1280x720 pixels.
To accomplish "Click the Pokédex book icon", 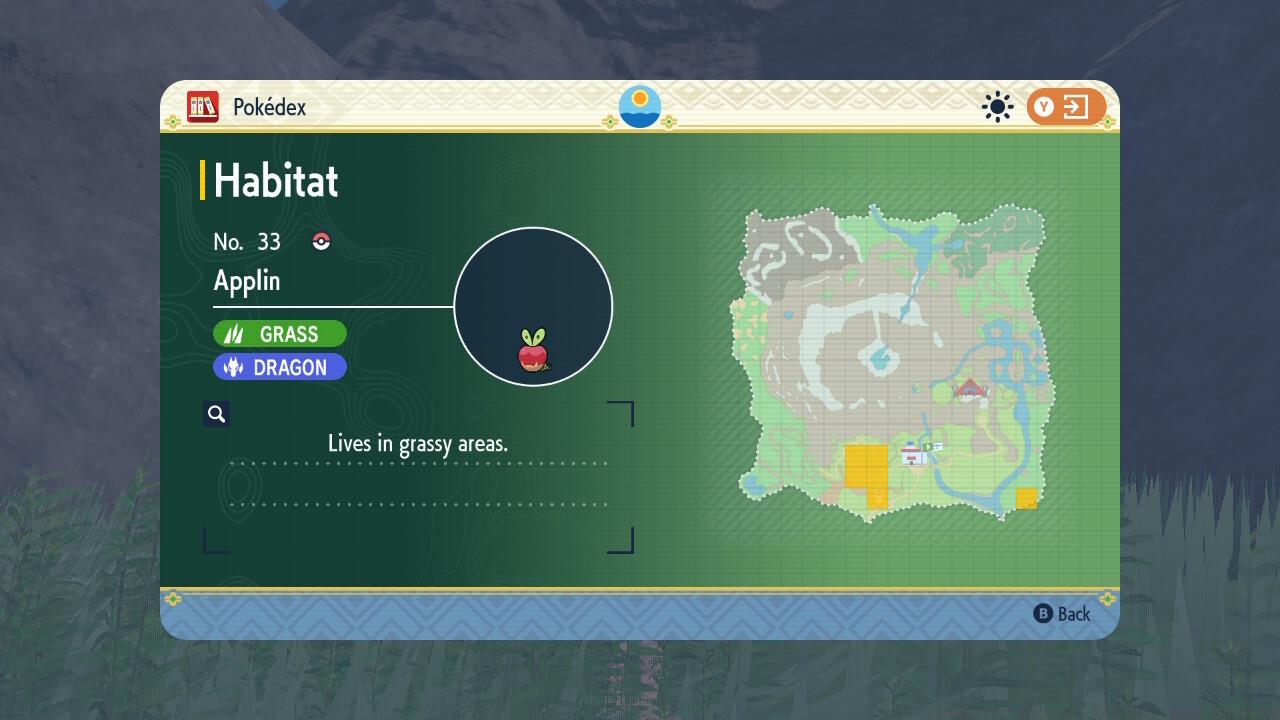I will (x=203, y=107).
